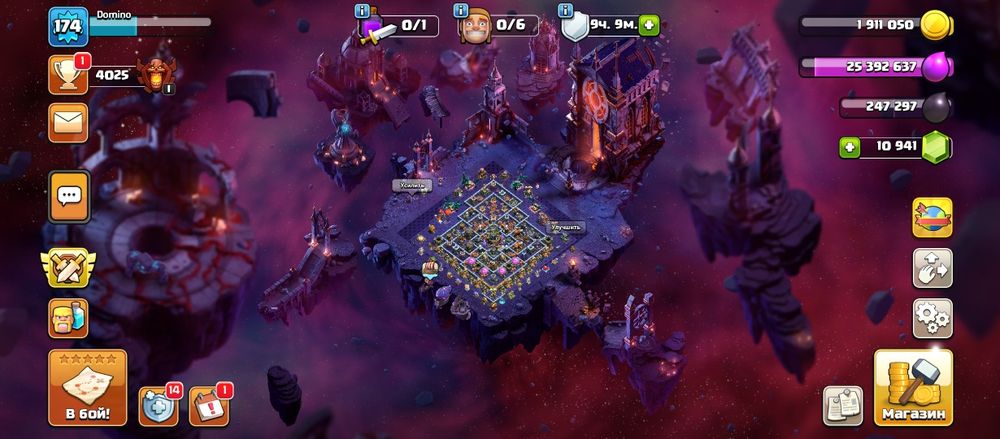View the trophy league profile

pyautogui.click(x=68, y=74)
